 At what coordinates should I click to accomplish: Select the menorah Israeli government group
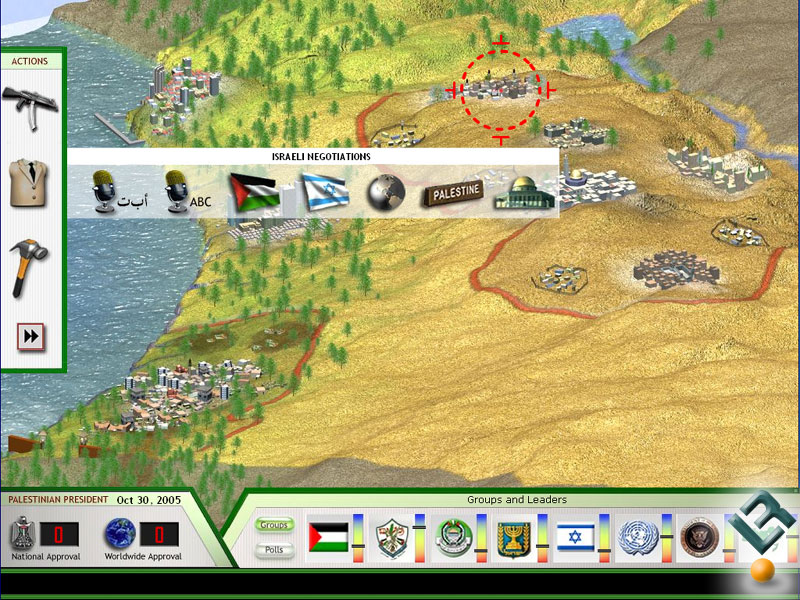pos(514,538)
